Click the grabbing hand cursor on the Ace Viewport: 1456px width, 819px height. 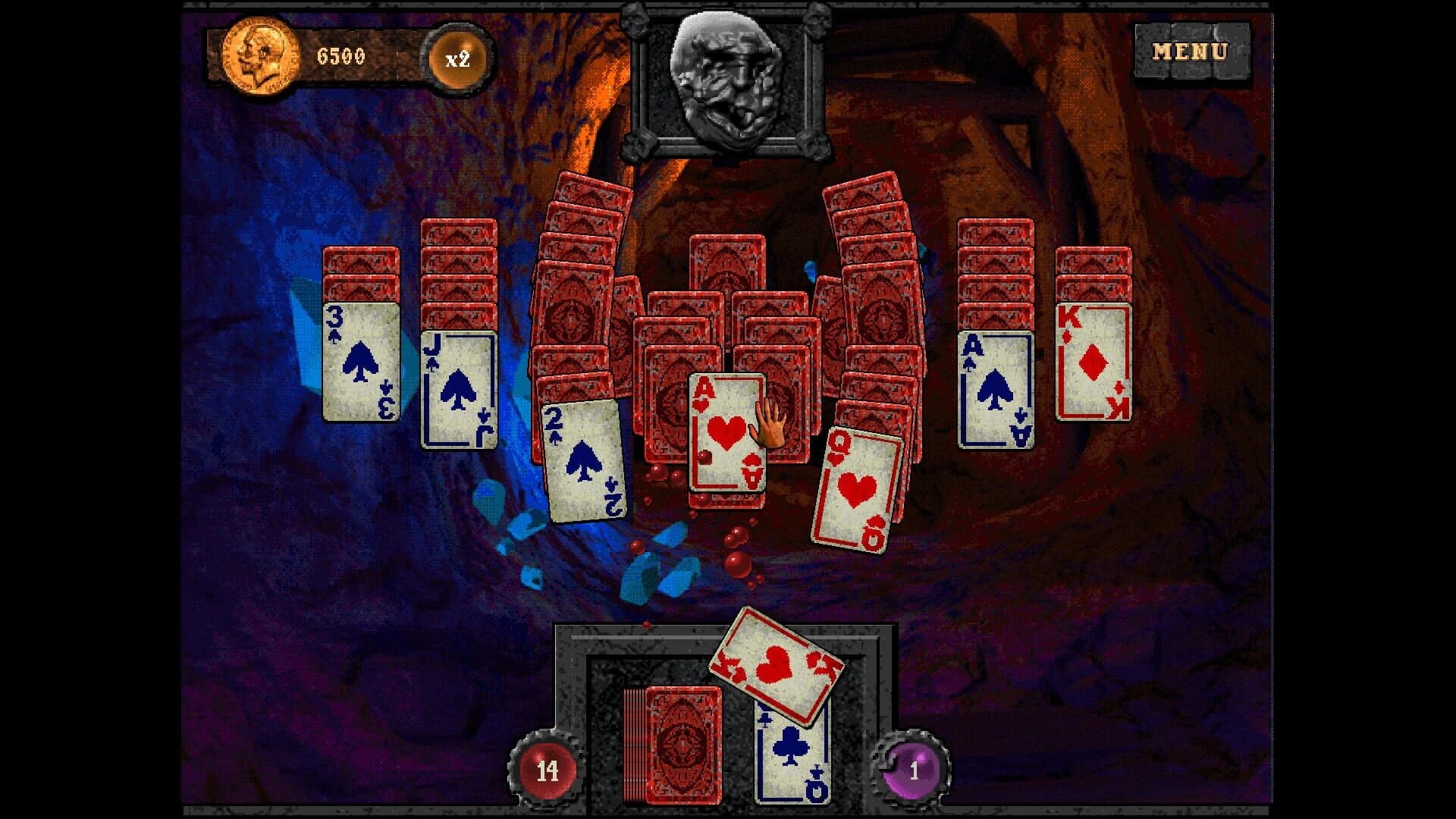point(768,425)
